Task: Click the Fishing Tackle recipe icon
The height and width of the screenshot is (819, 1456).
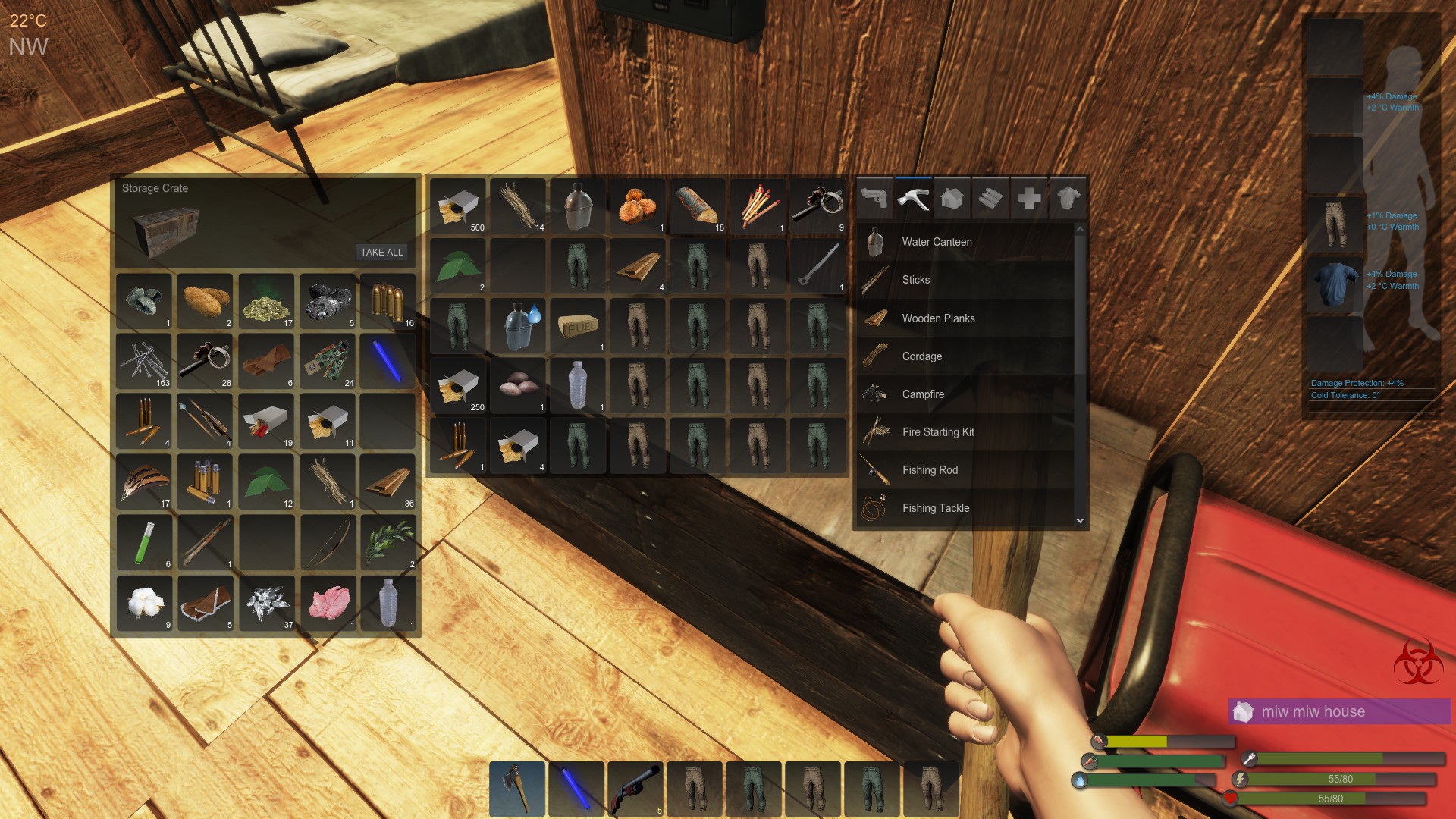Action: (x=874, y=508)
